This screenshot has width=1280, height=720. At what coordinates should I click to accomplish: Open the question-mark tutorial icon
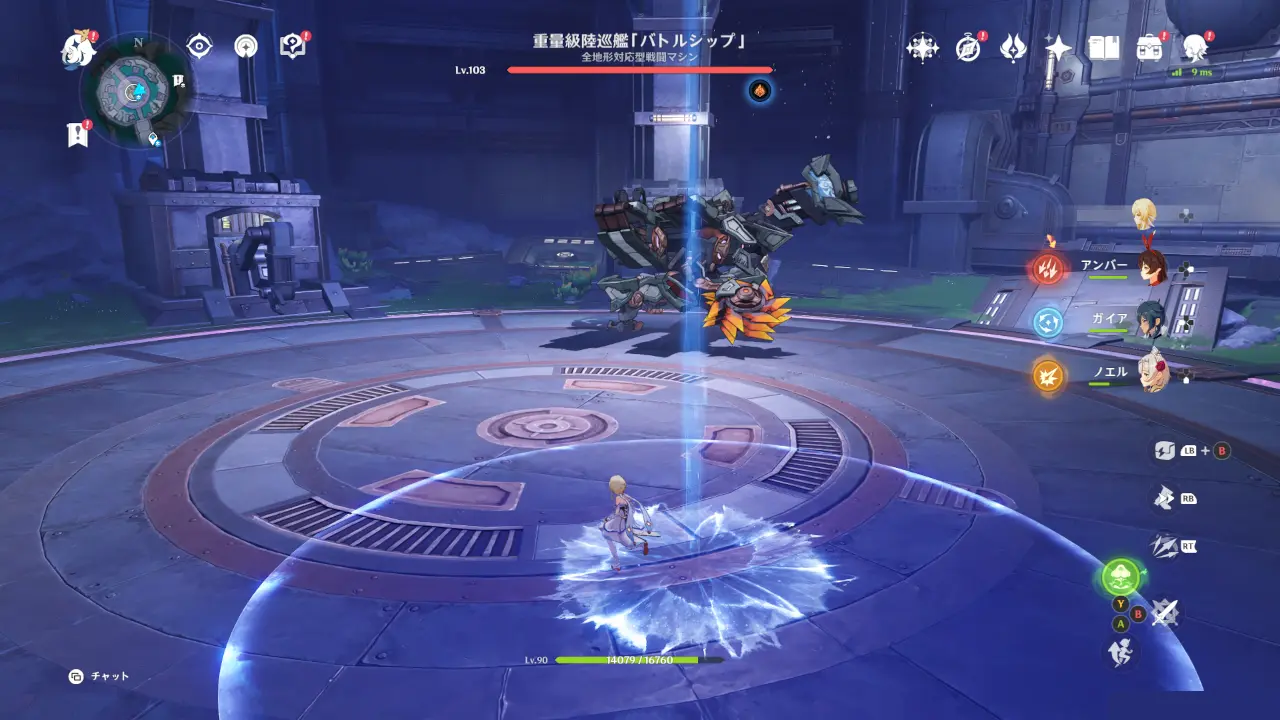[292, 46]
